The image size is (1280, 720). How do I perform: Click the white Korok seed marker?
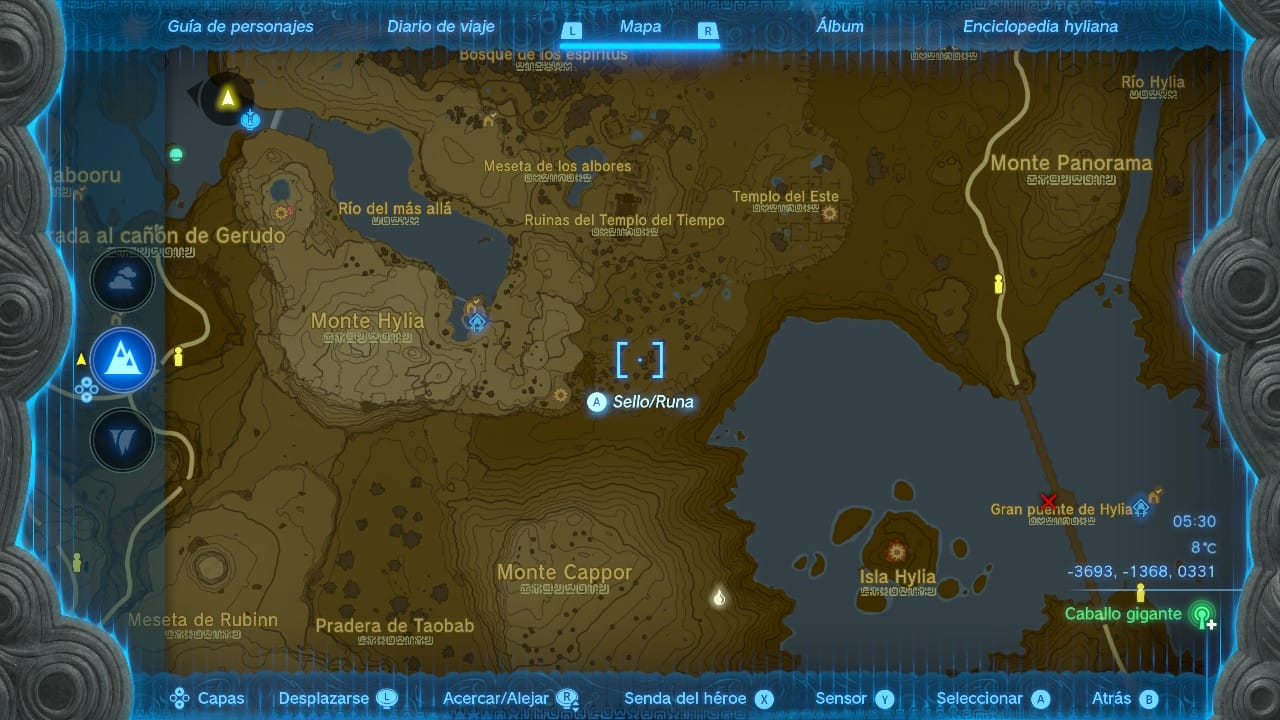point(718,598)
